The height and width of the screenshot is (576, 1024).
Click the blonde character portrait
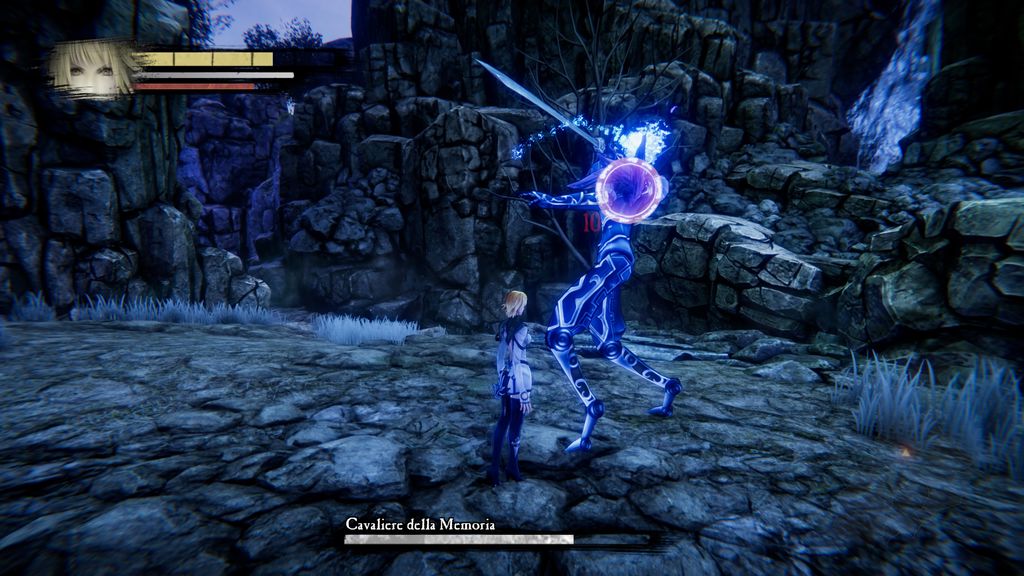(92, 68)
